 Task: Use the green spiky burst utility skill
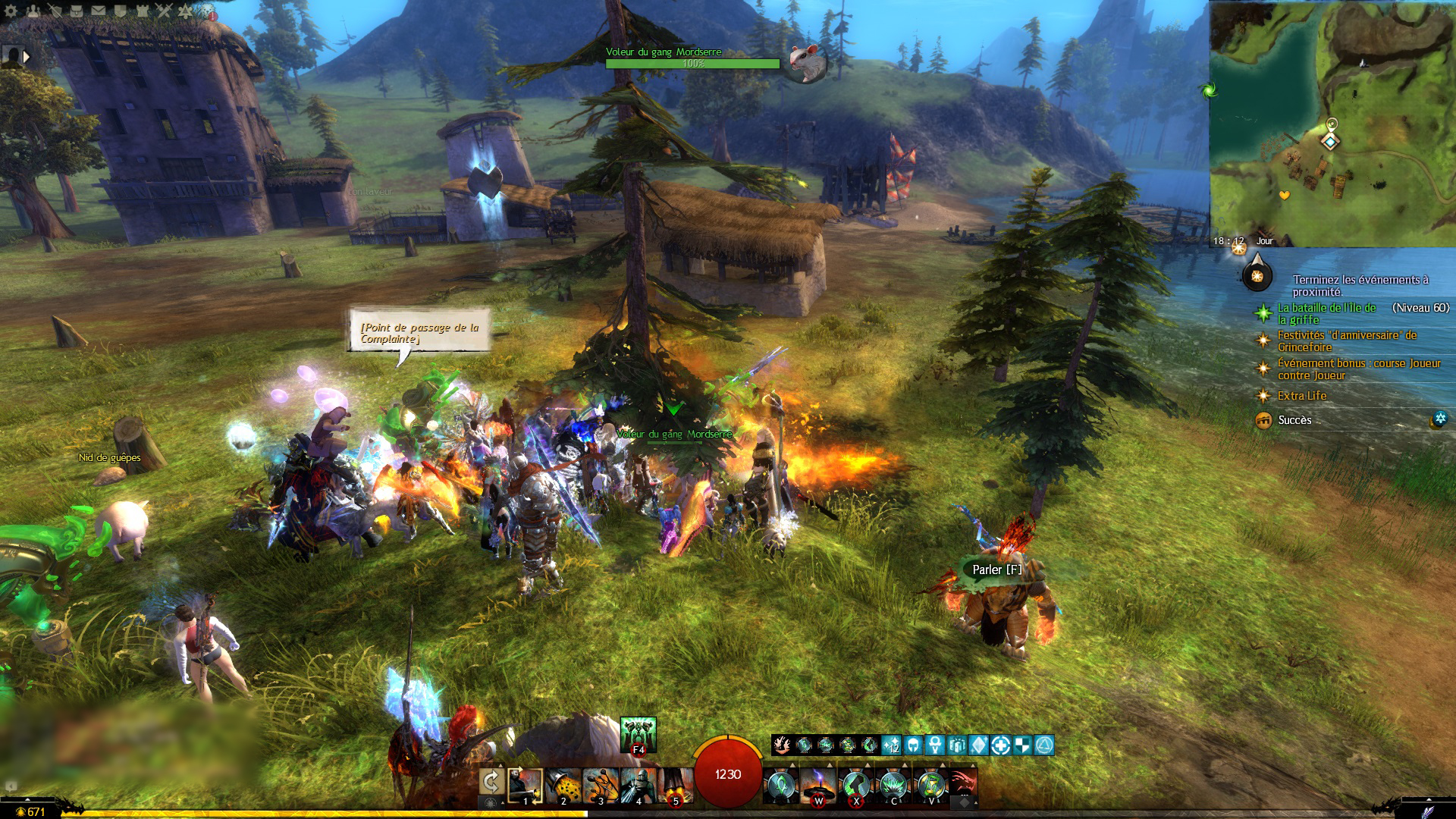[x=893, y=785]
